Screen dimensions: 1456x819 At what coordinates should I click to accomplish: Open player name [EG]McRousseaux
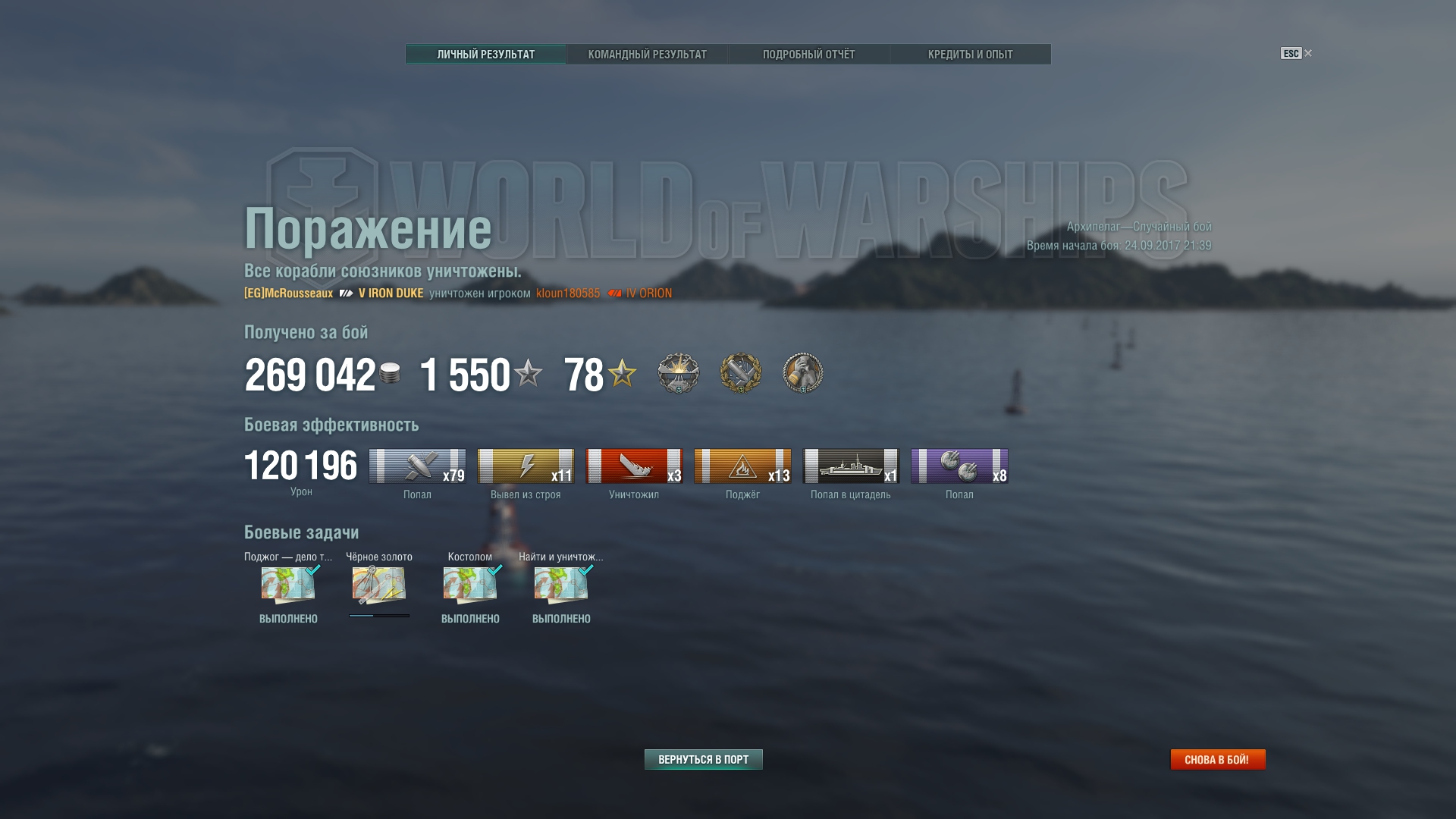click(x=288, y=293)
